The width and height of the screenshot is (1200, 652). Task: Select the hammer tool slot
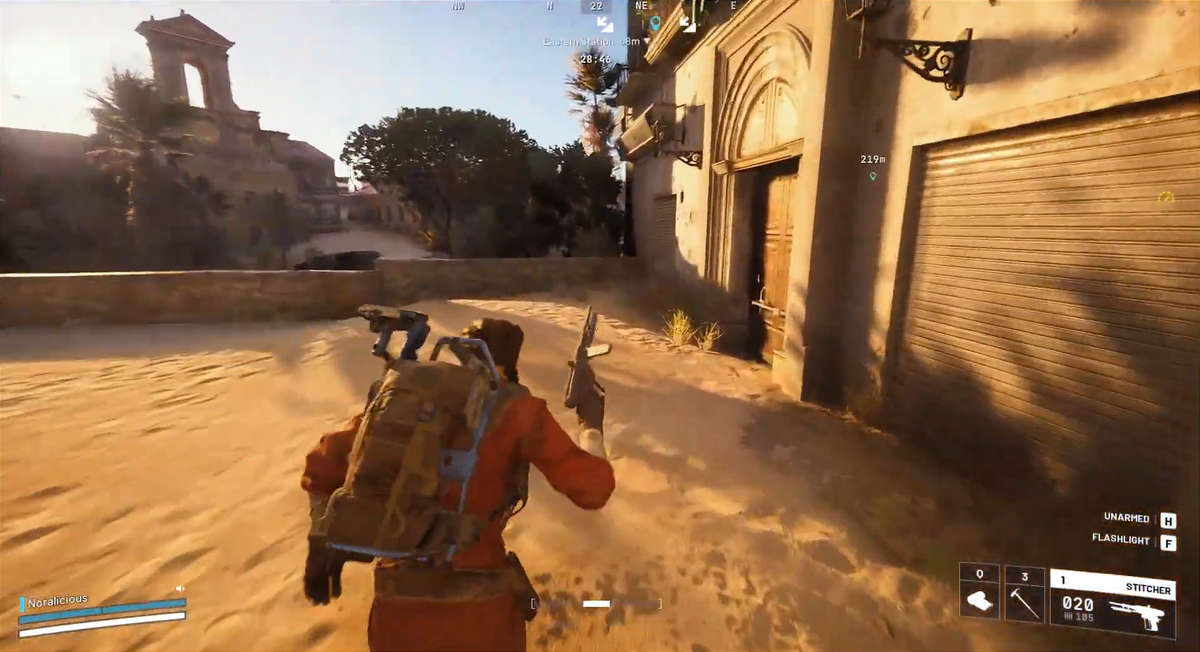(x=1025, y=593)
